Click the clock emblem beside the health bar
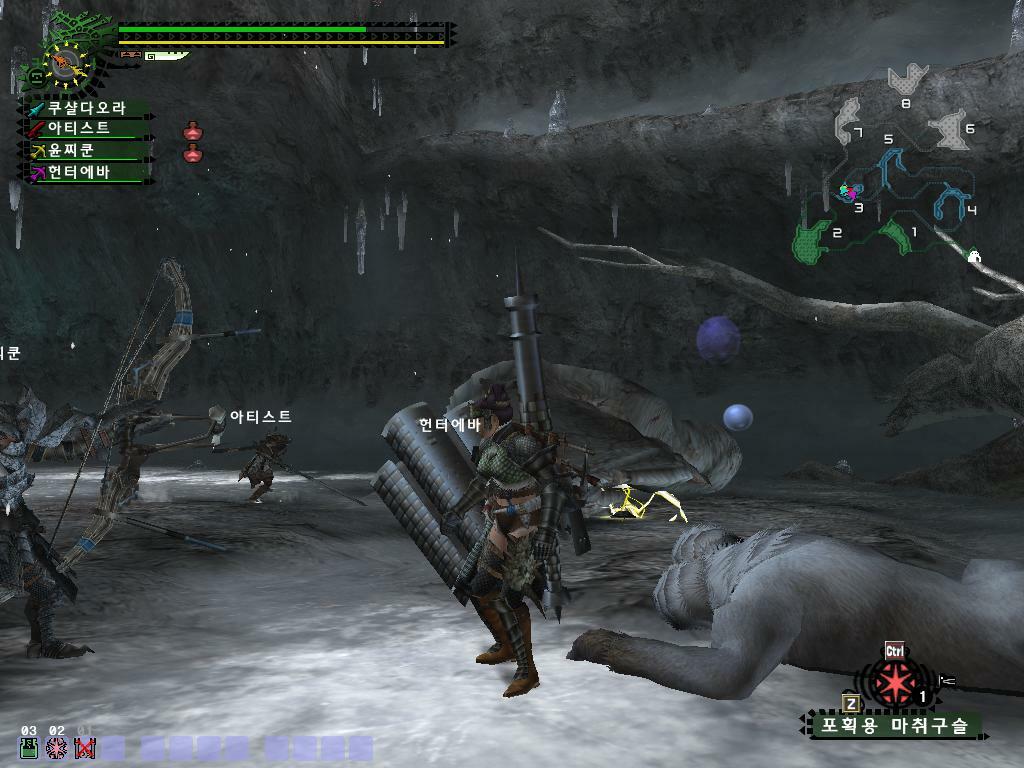 click(x=67, y=63)
